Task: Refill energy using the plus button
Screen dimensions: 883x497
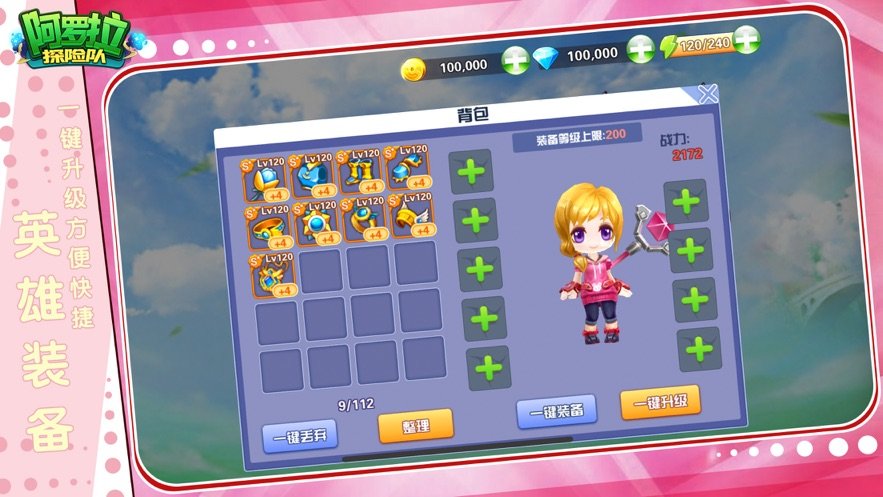Action: (x=745, y=41)
